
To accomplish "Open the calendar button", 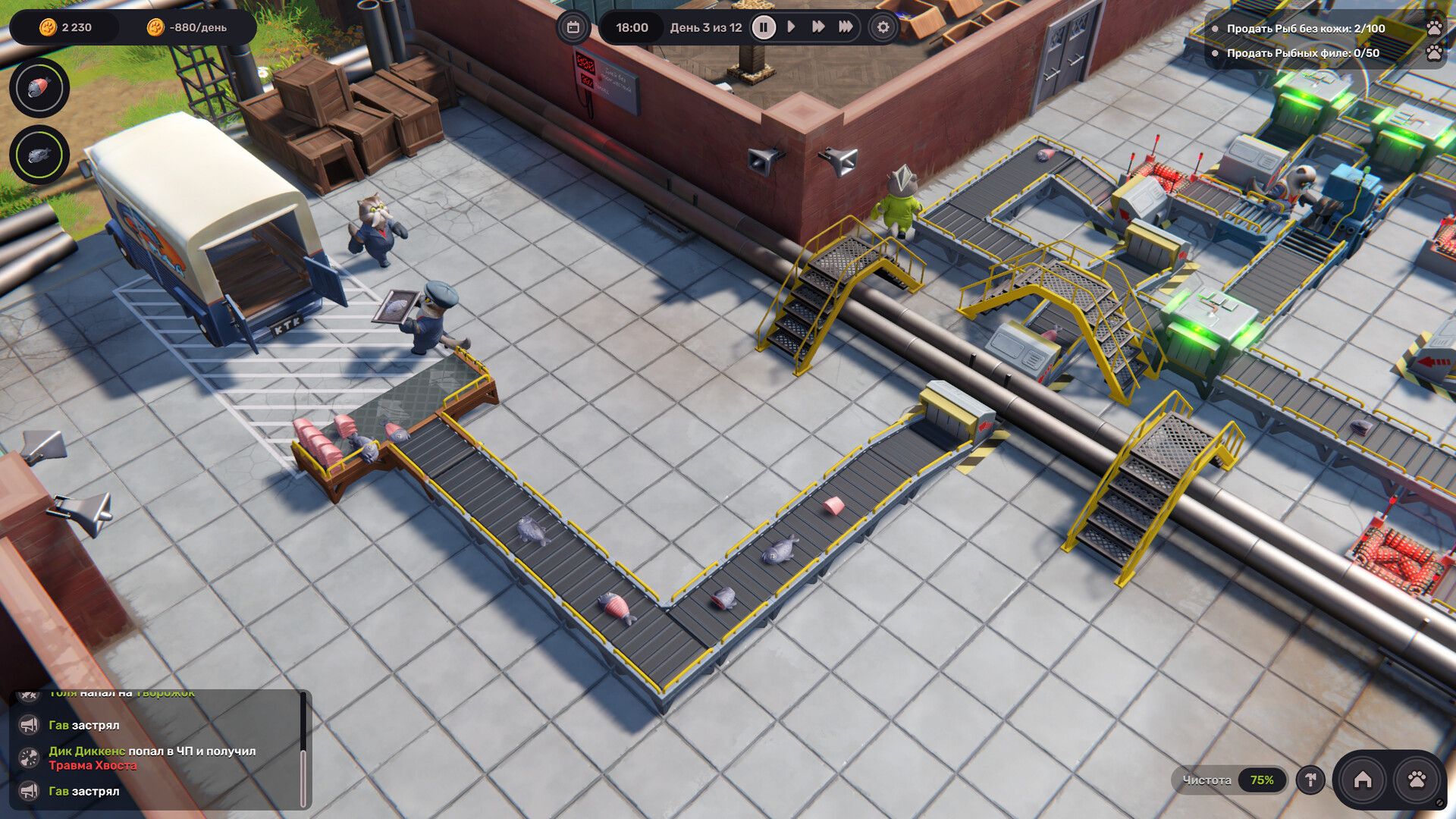I will [x=573, y=27].
